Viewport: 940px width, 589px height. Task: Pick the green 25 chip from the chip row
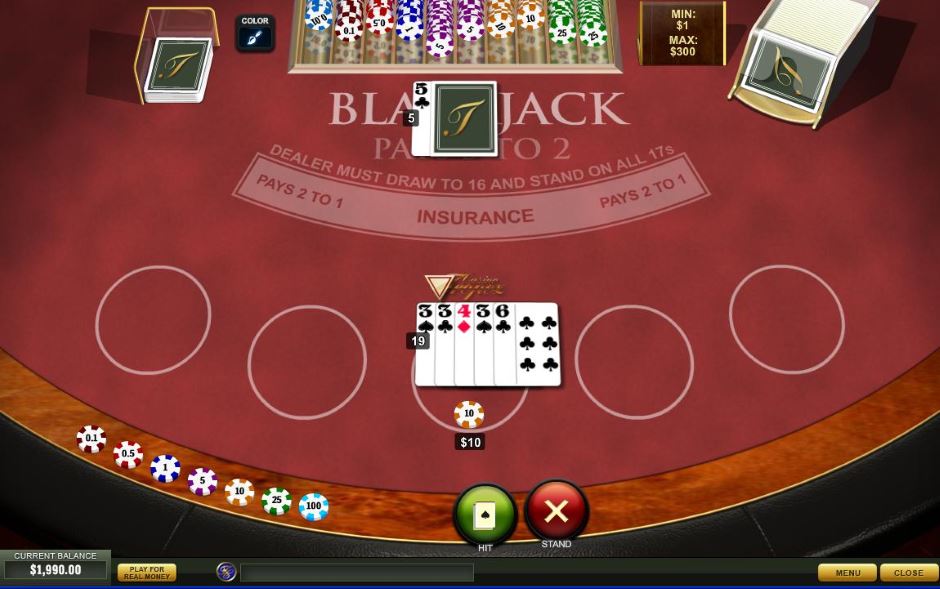[276, 500]
